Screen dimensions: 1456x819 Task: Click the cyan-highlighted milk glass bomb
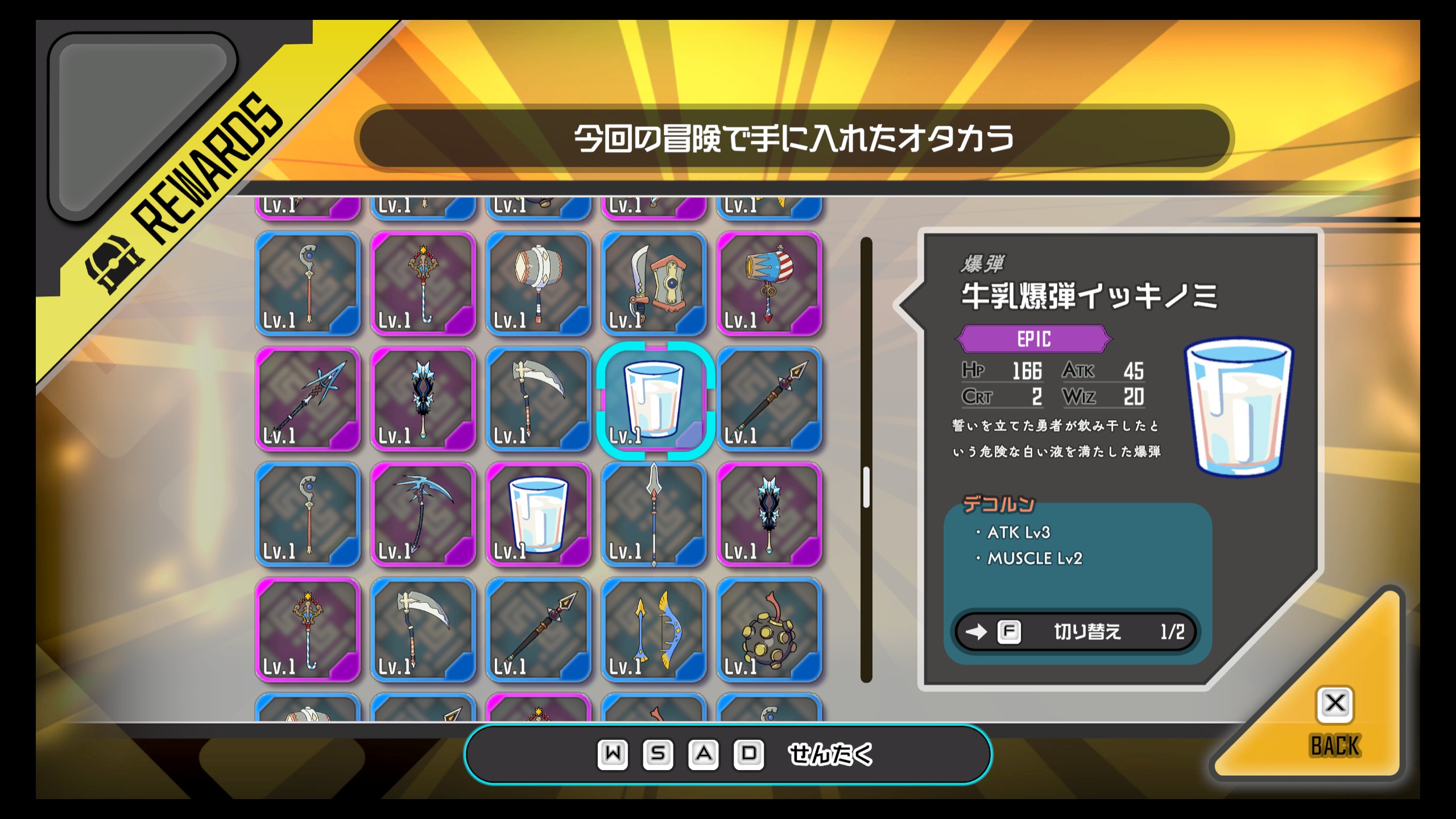click(x=653, y=399)
